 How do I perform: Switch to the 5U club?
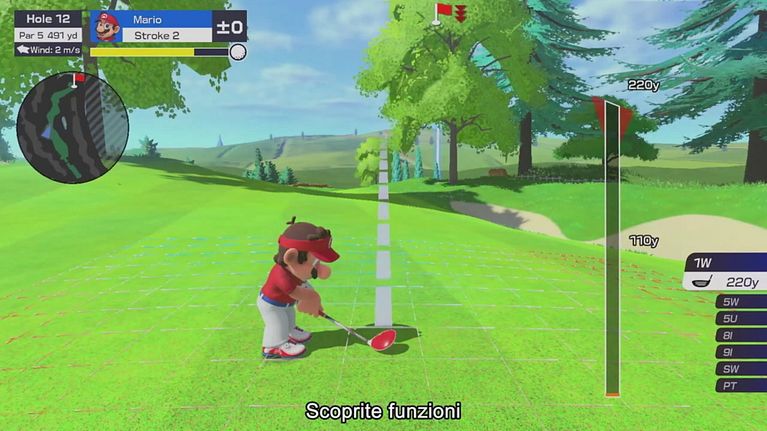[741, 318]
